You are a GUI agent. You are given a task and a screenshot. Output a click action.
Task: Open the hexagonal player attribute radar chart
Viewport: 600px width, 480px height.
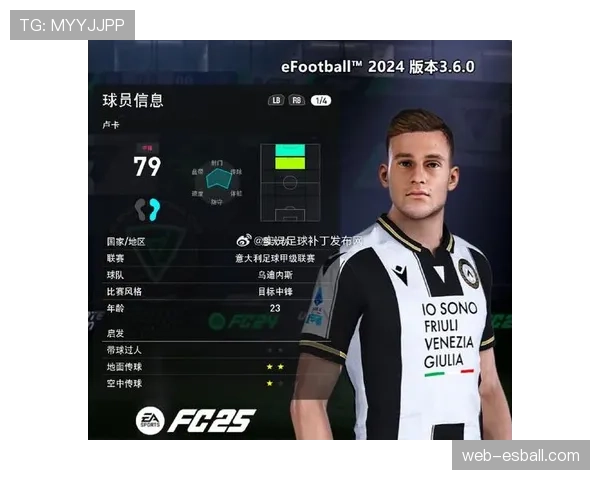point(218,182)
